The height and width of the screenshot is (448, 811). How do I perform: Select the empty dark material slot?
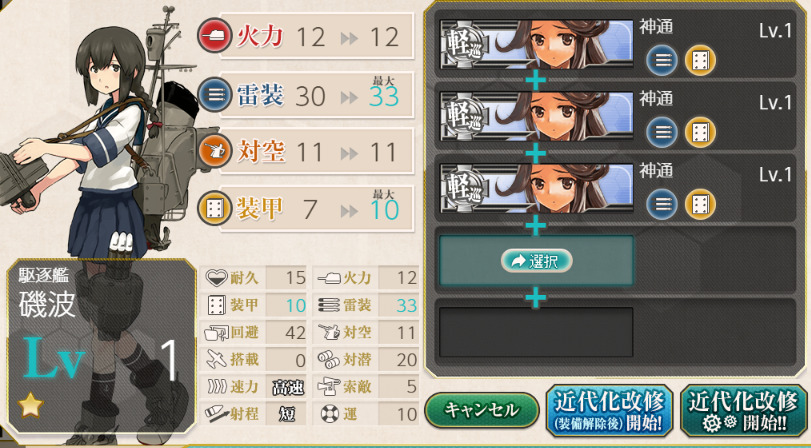[x=536, y=332]
